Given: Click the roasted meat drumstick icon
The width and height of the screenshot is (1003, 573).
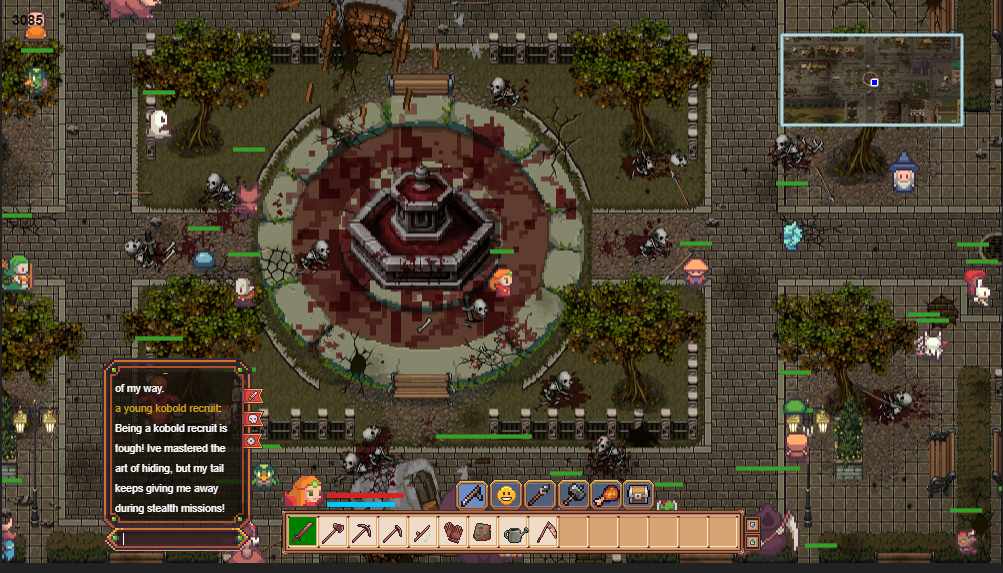Looking at the screenshot, I should (x=606, y=494).
